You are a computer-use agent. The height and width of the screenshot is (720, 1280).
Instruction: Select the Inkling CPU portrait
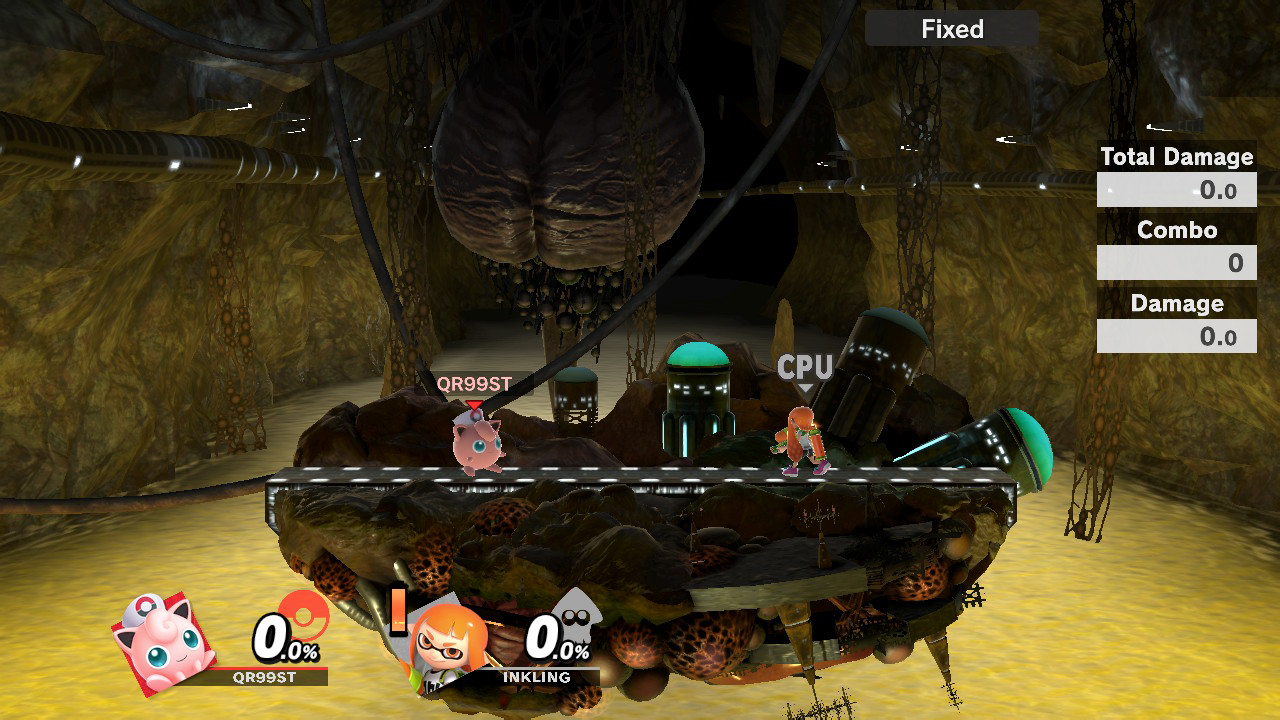coord(448,643)
